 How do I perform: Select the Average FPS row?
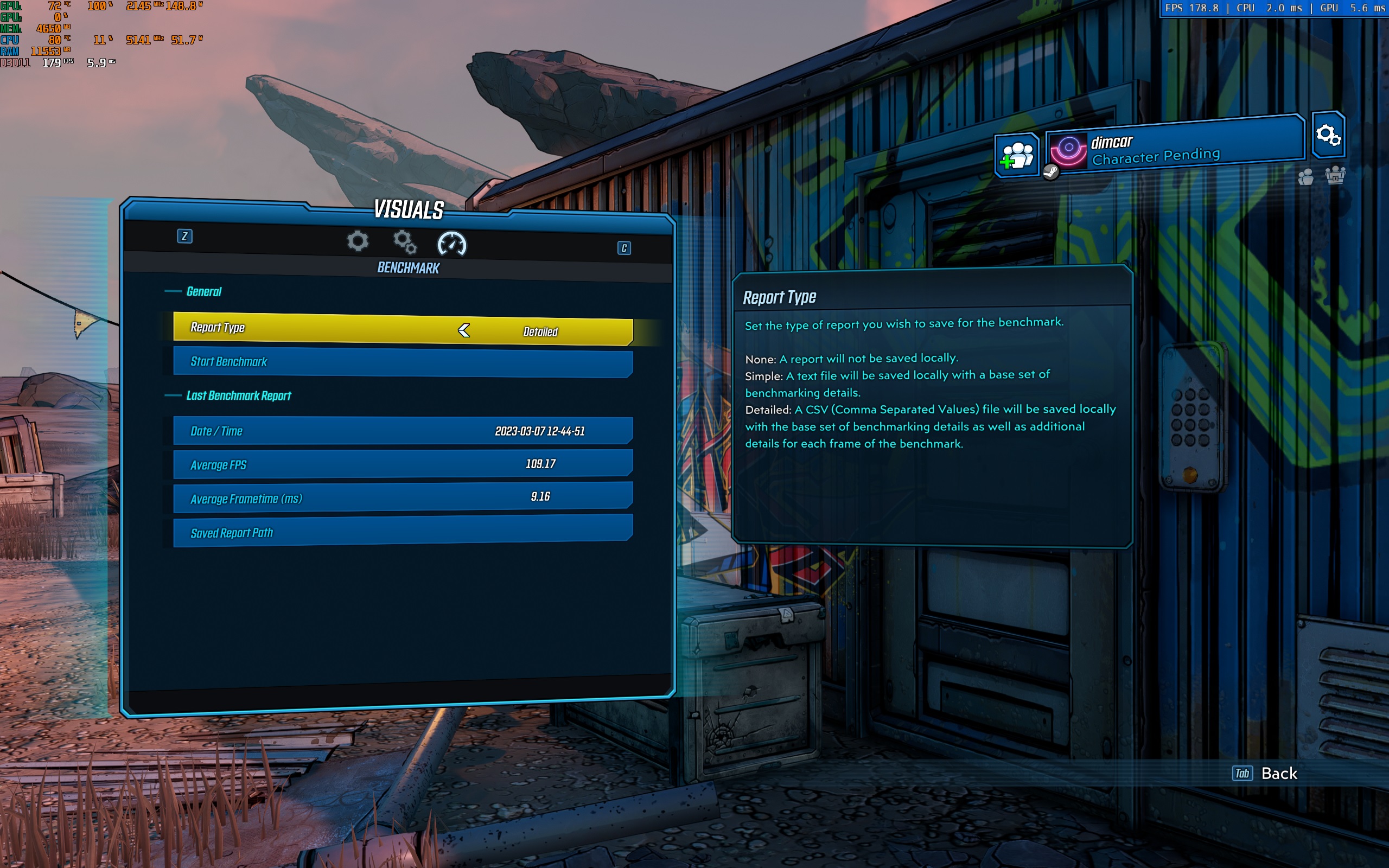click(402, 464)
